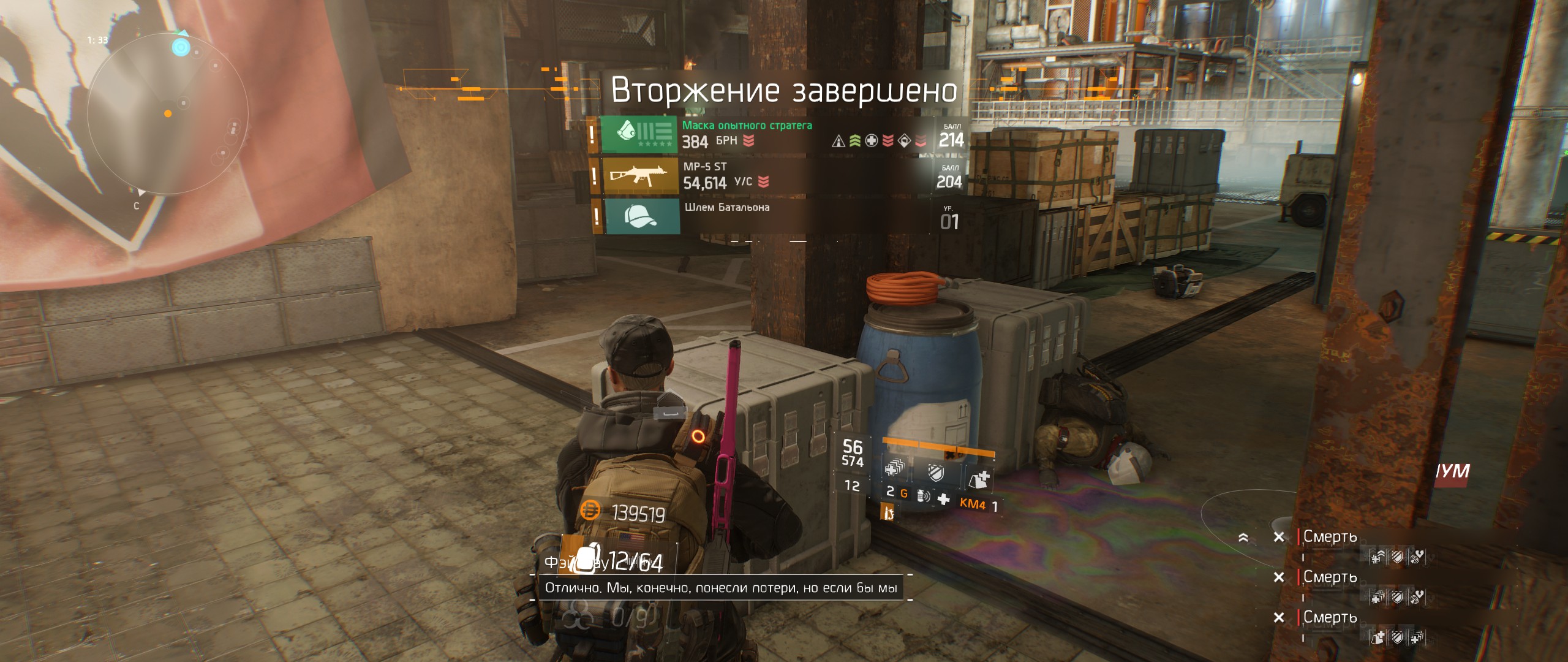1568x662 pixels.
Task: Use the right skill icon with the plus
Action: 979,478
